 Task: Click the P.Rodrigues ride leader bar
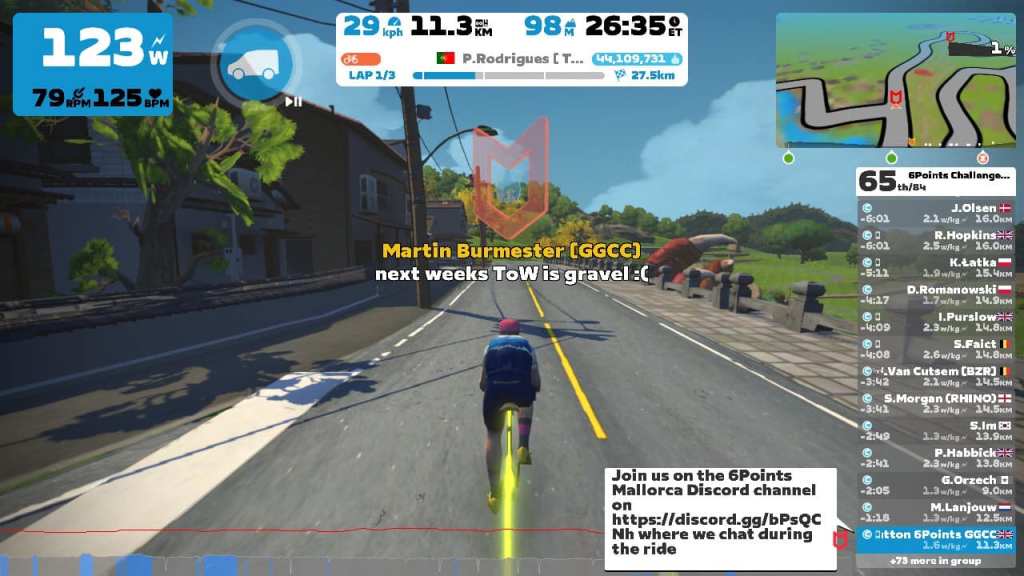[x=510, y=58]
